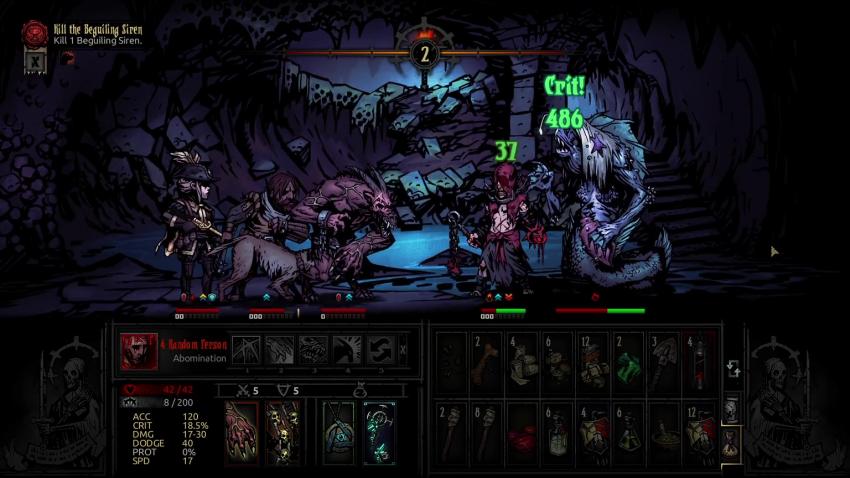Choose the third combat skill icon
The height and width of the screenshot is (478, 850).
[x=312, y=350]
